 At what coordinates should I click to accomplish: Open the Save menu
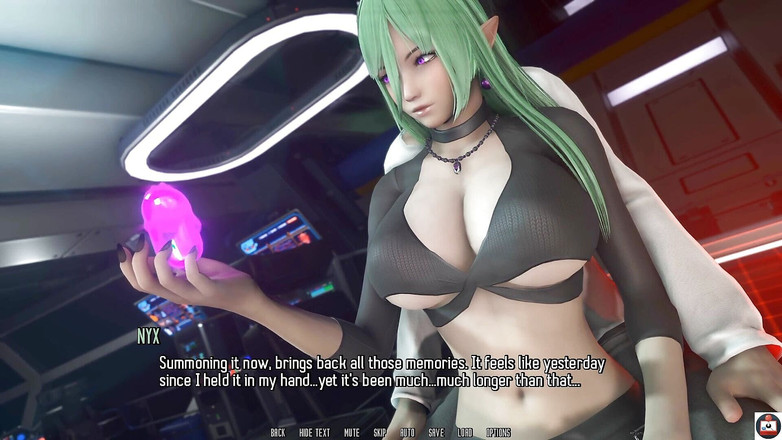436,433
